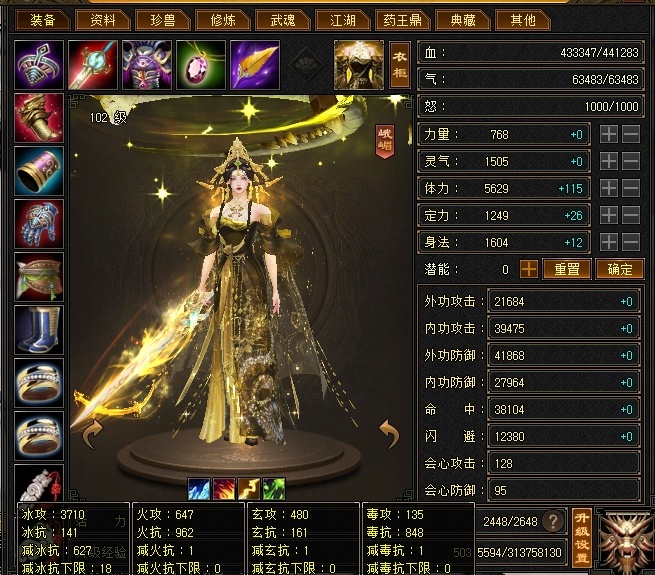Open the 资料 tab
This screenshot has height=575, width=655.
pyautogui.click(x=103, y=20)
